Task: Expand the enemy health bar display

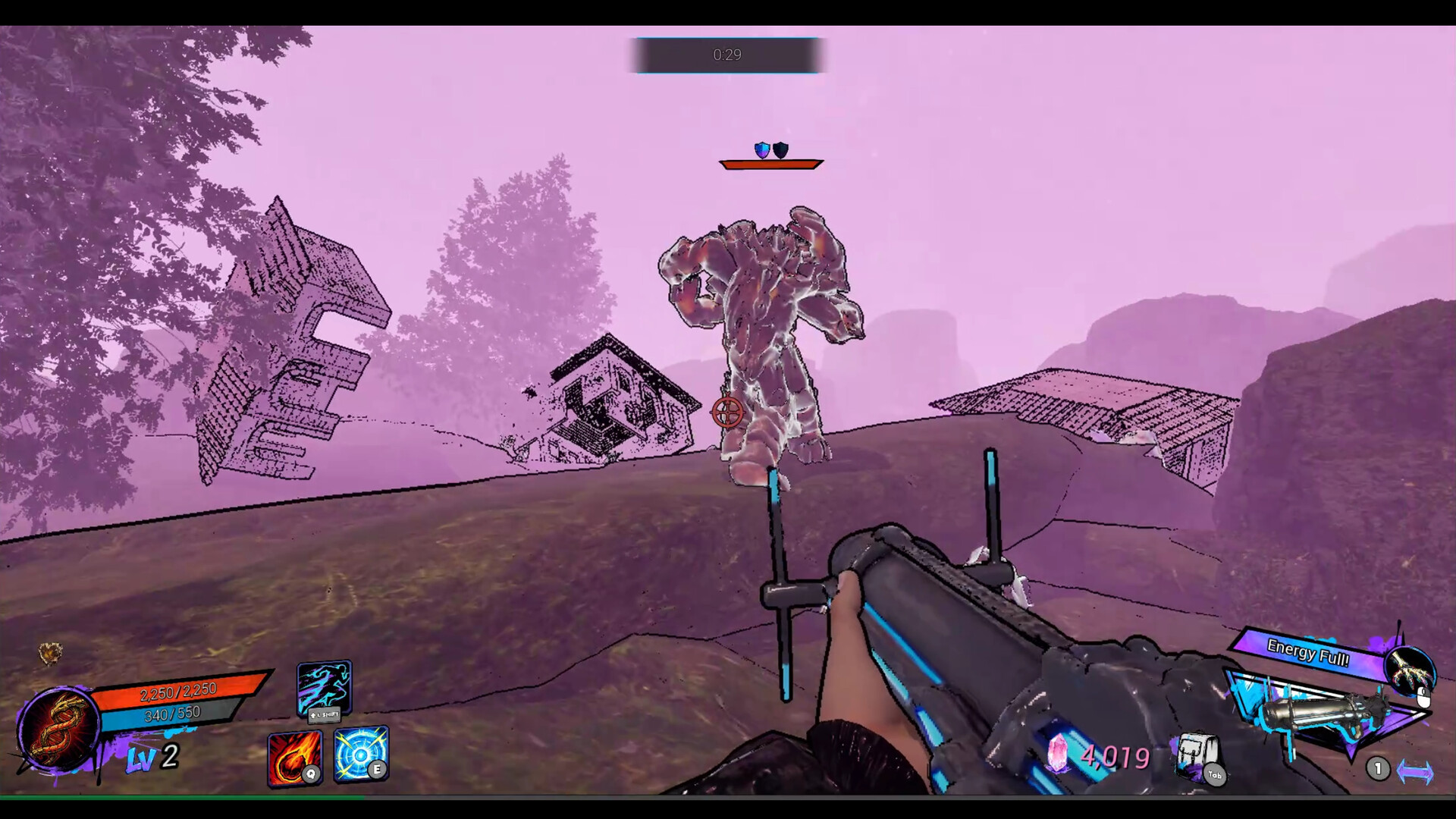Action: (771, 163)
